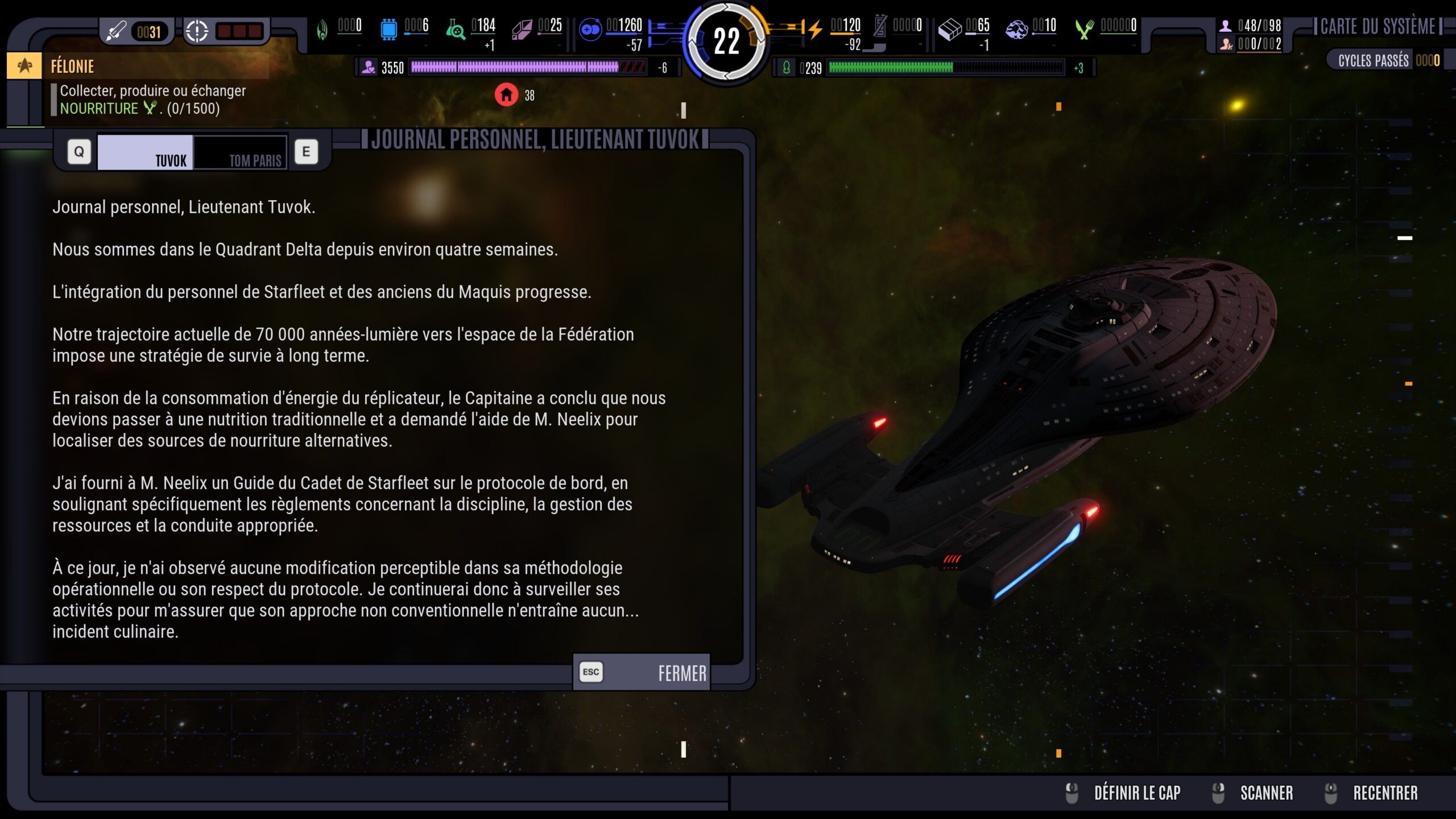Click the targeting reticle status icon
1456x819 pixels.
coord(197,31)
